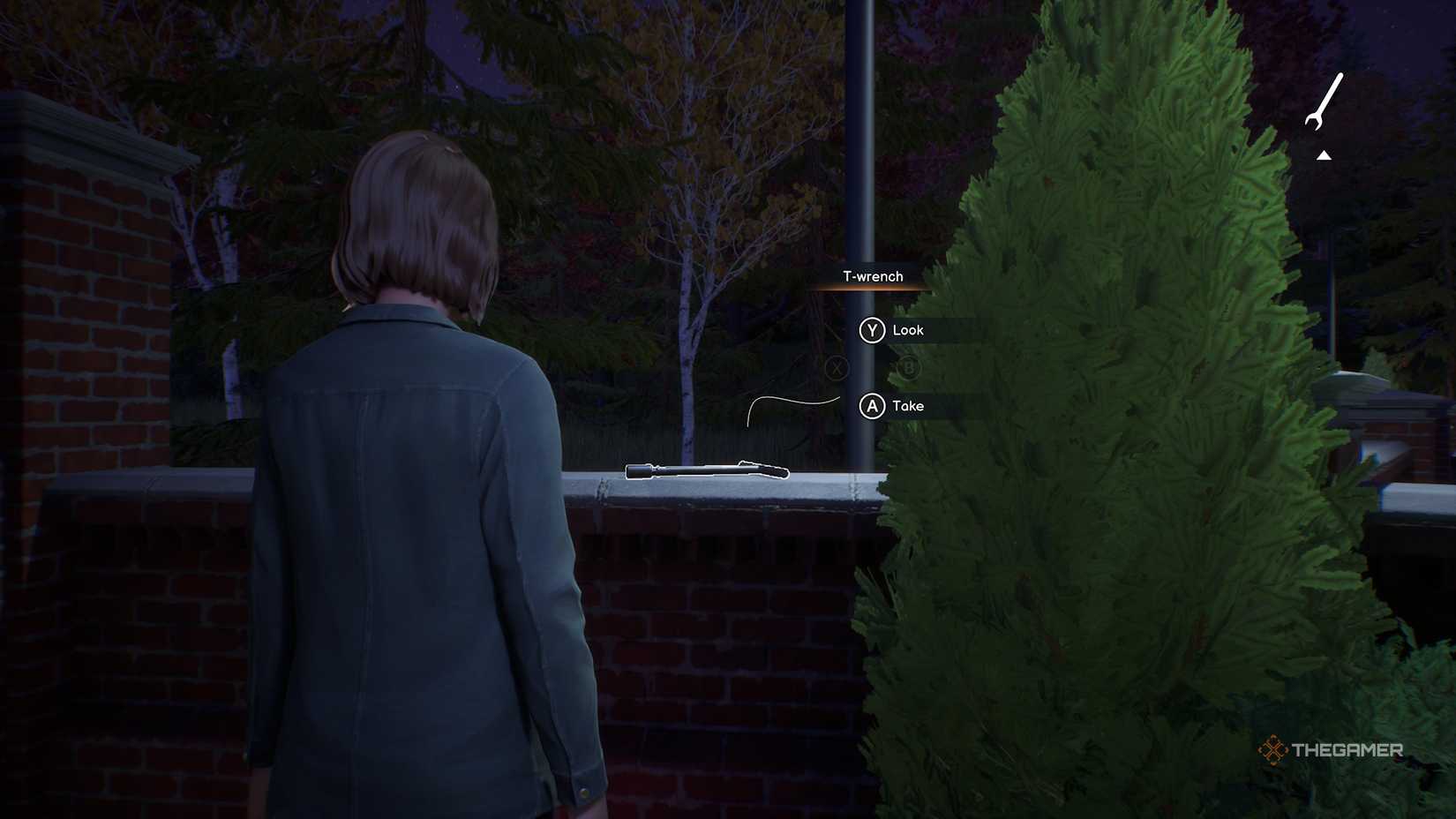Screen dimensions: 1456x819
Task: Activate the dimmed B interaction slot
Action: point(909,368)
